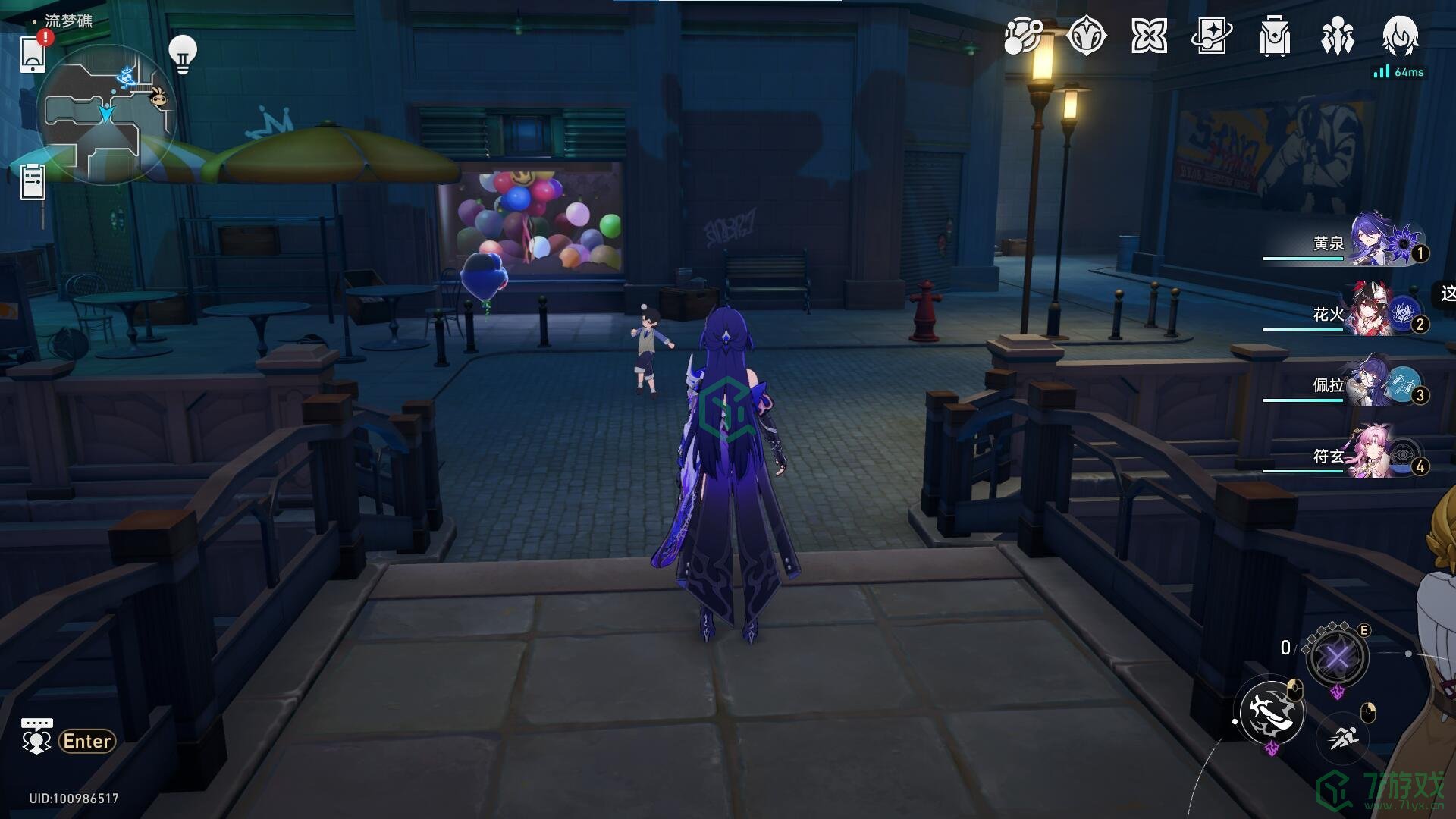
Task: Toggle the running figure sprint button
Action: coord(1343,736)
